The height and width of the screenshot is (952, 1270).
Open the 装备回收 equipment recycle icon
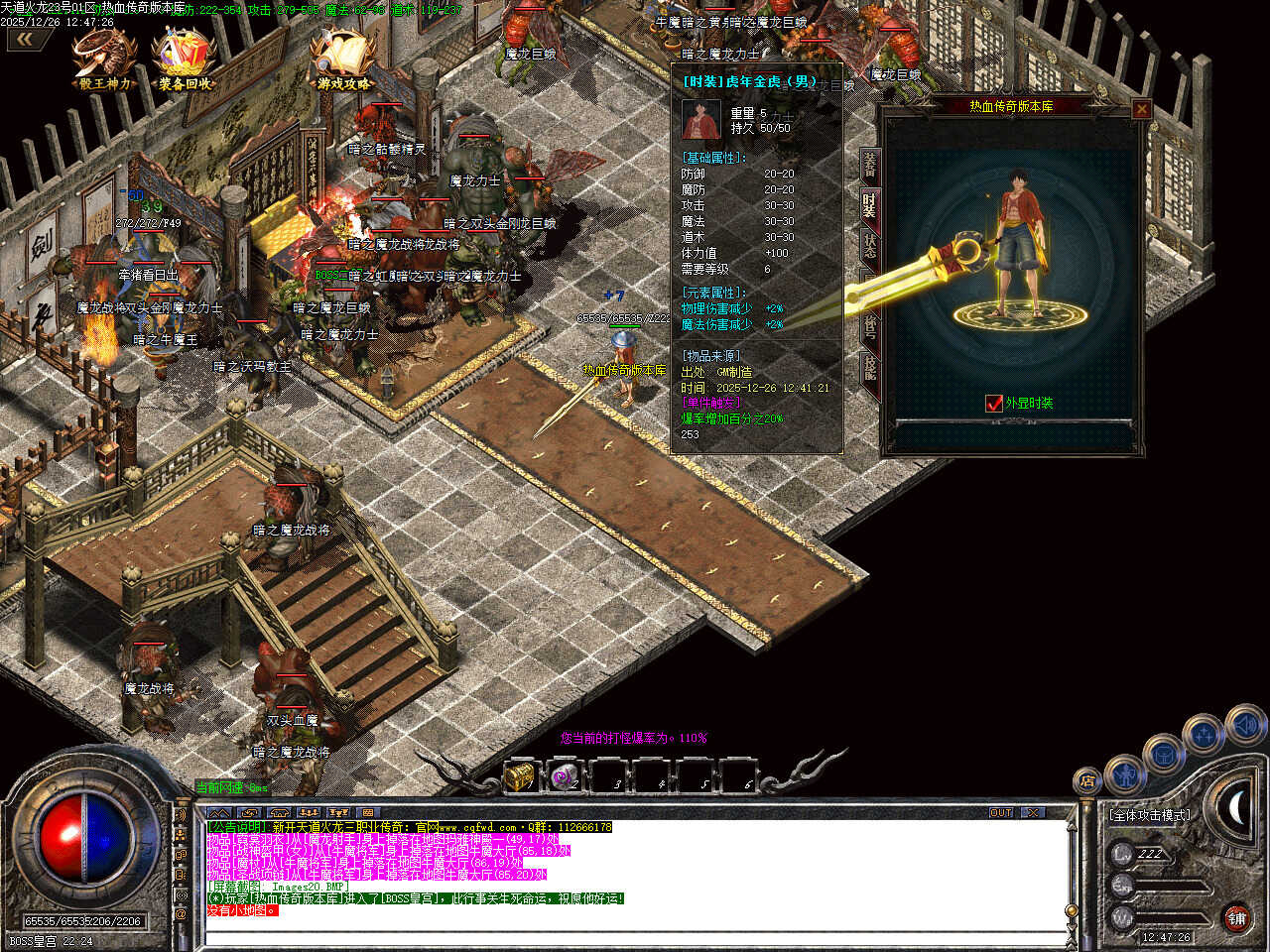pos(185,58)
